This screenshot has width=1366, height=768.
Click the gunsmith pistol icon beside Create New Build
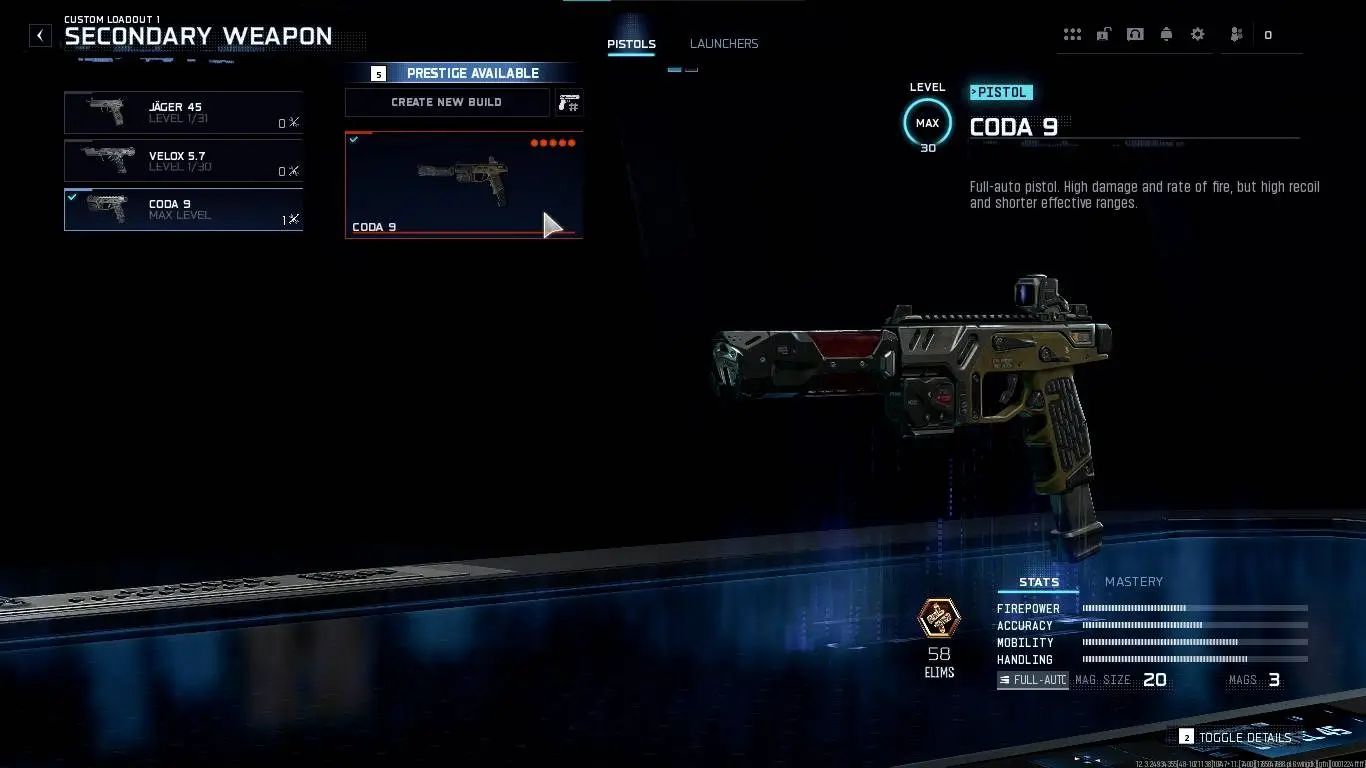569,102
